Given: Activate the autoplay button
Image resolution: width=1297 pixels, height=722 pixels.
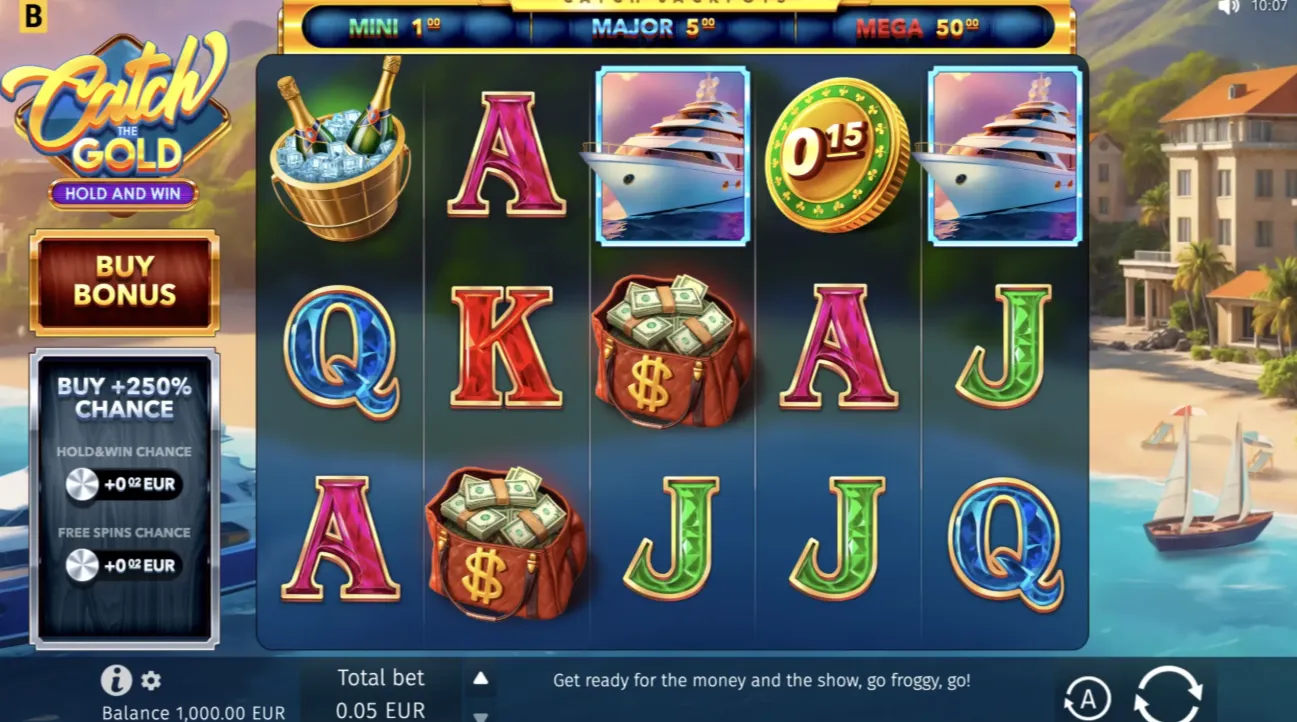Looking at the screenshot, I should click(1086, 697).
